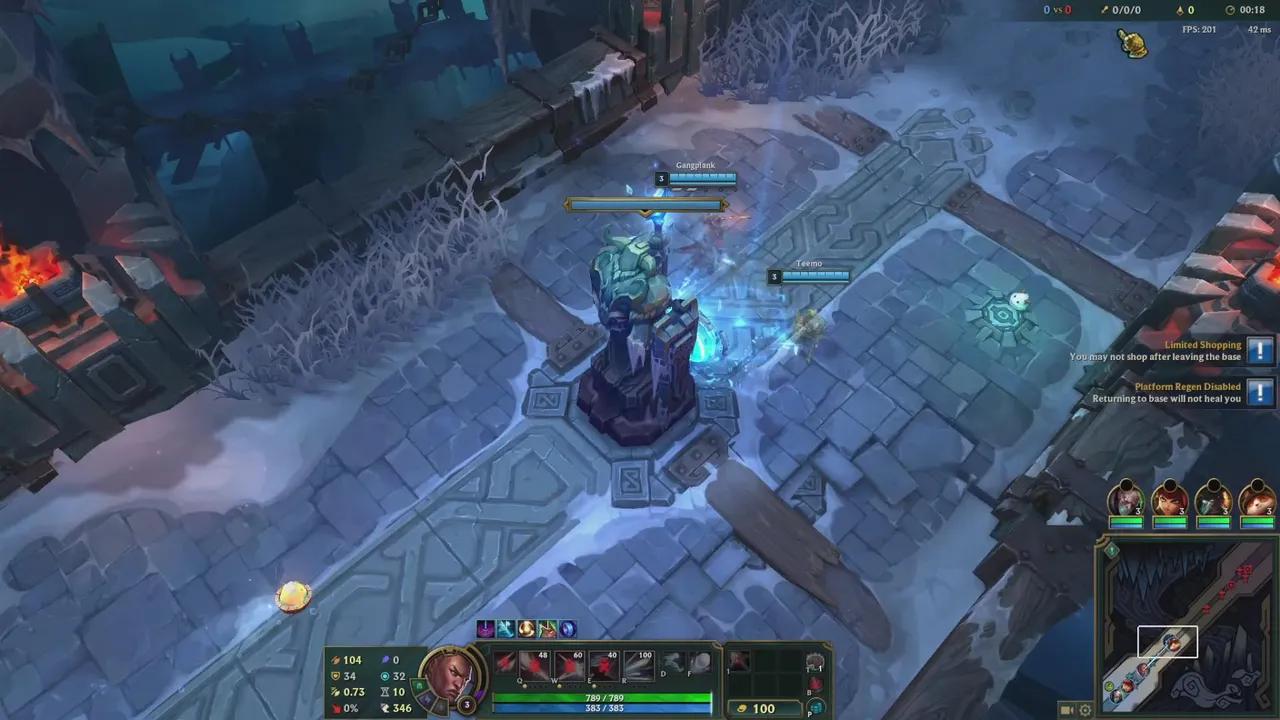The image size is (1280, 720).
Task: Click the white viewport rectangle on the minimap
Action: point(1167,643)
